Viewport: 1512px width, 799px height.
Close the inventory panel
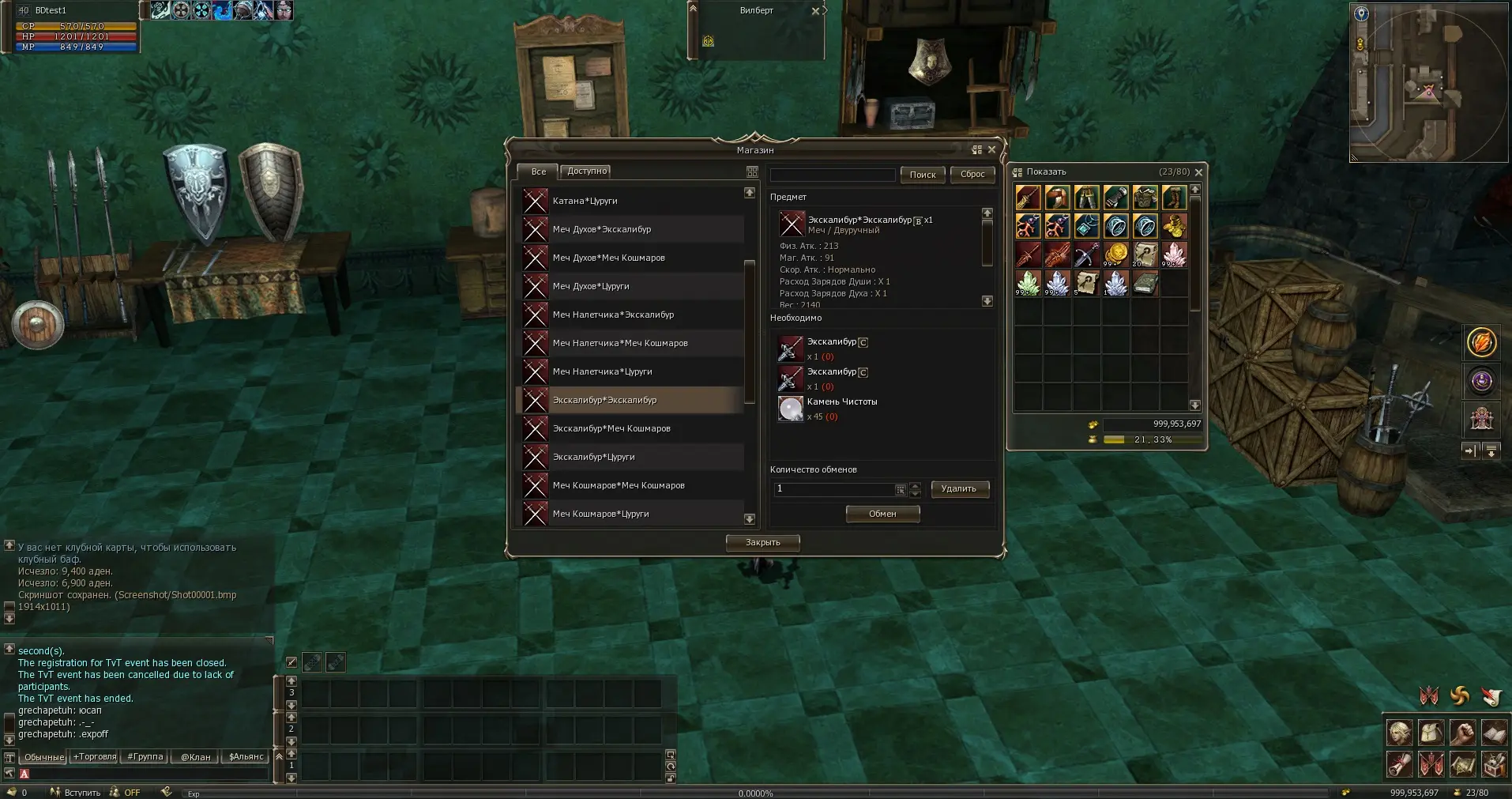pos(1198,172)
